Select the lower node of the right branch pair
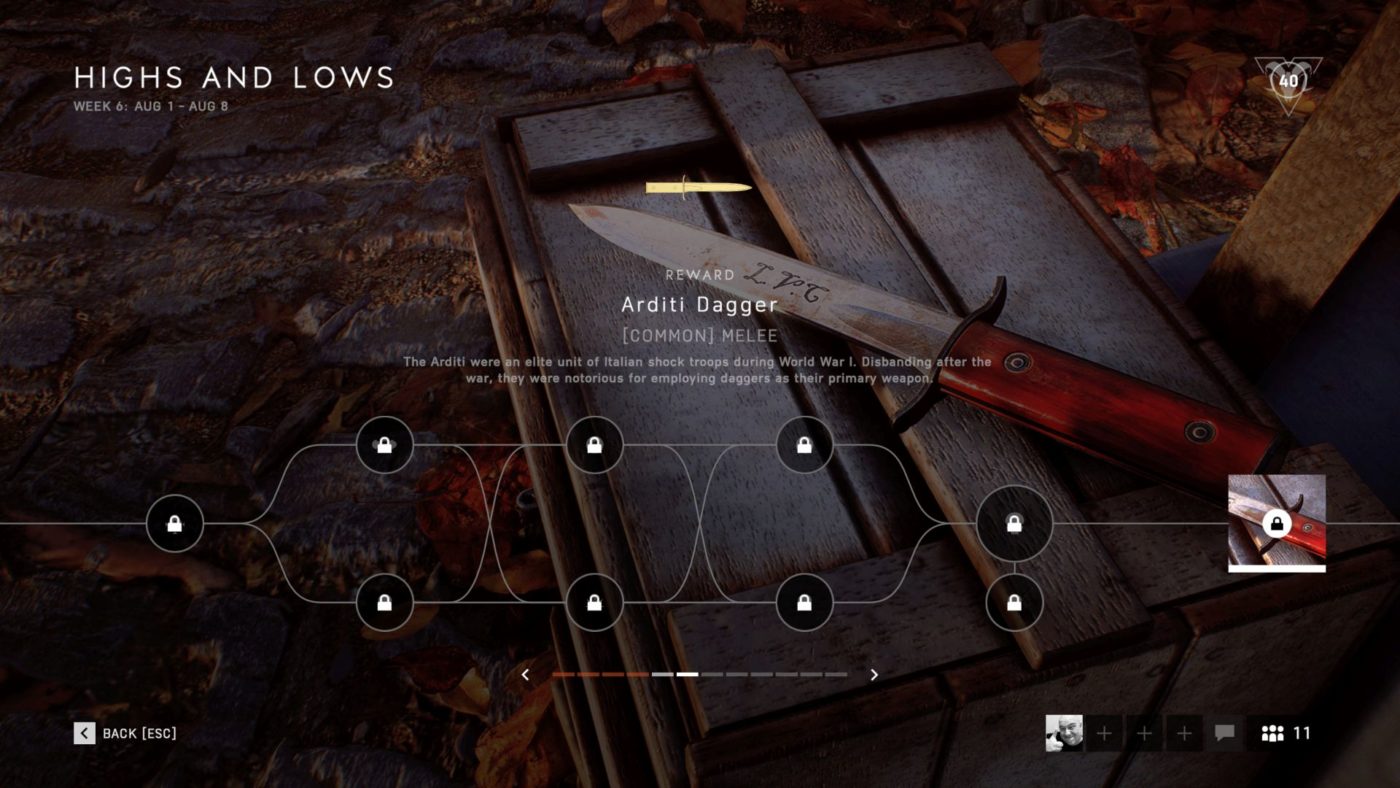Screen dimensions: 1400x788 (1014, 601)
